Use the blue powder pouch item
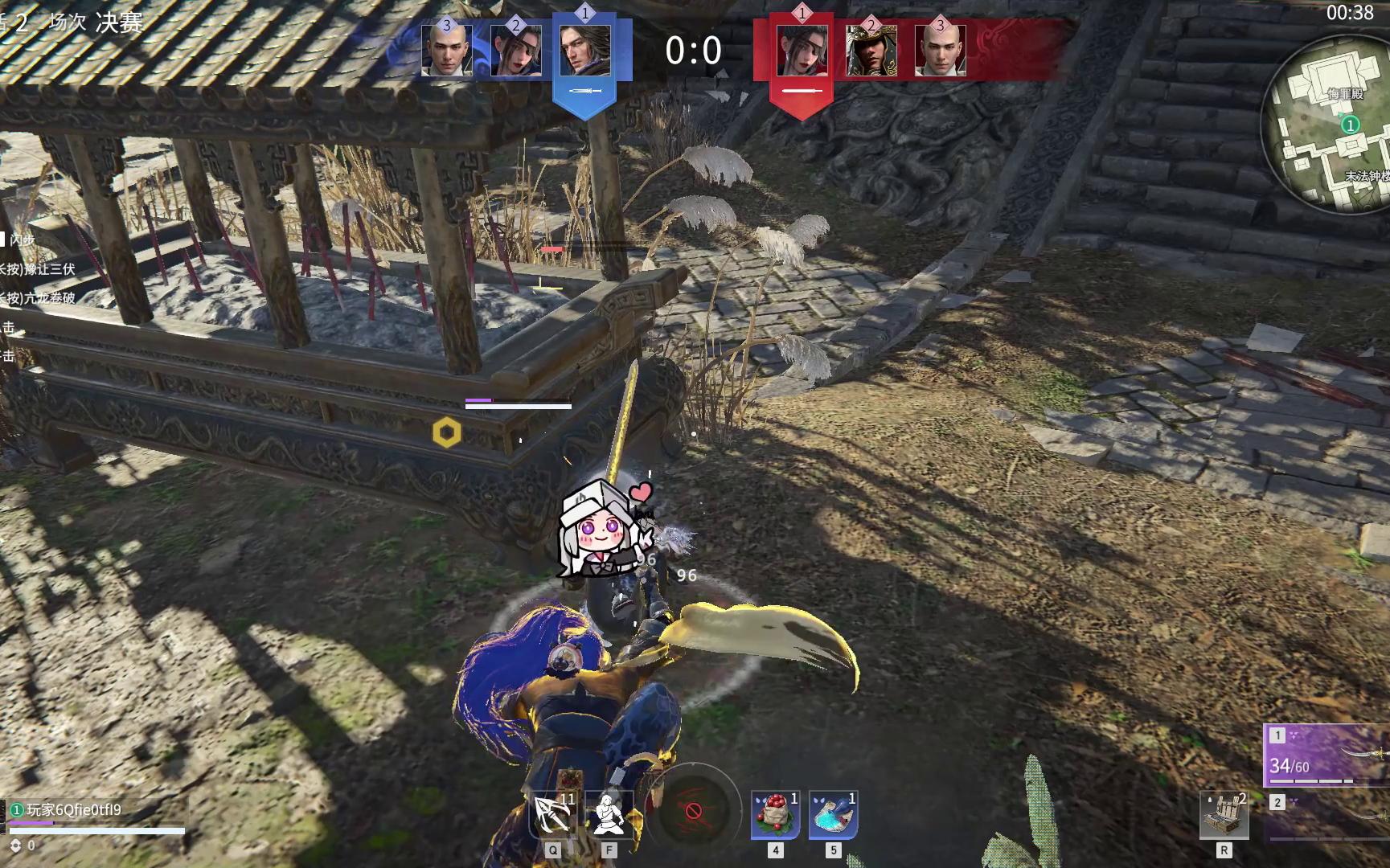The image size is (1390, 868). 833,815
